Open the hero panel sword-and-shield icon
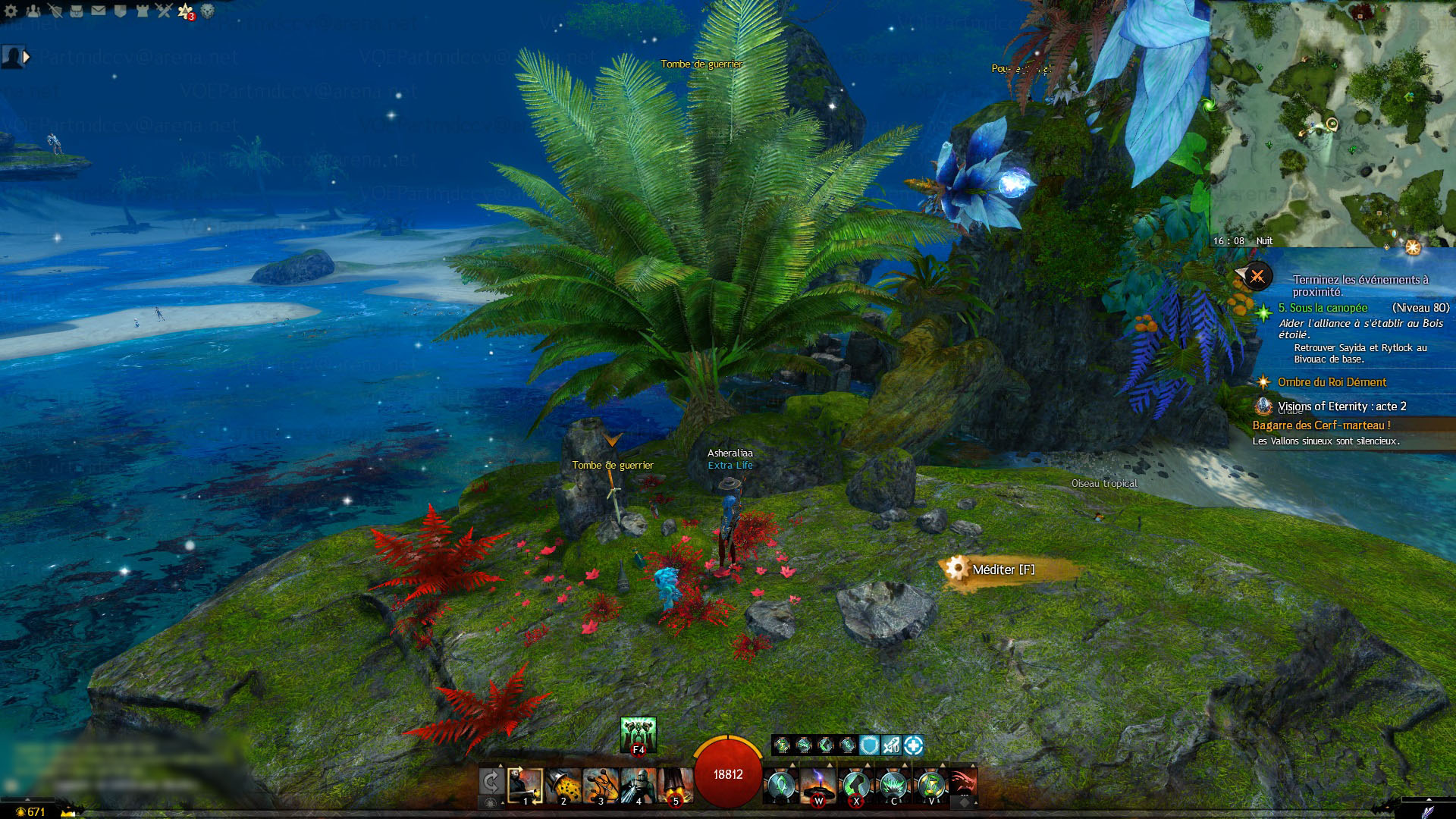The height and width of the screenshot is (819, 1456). tap(55, 11)
